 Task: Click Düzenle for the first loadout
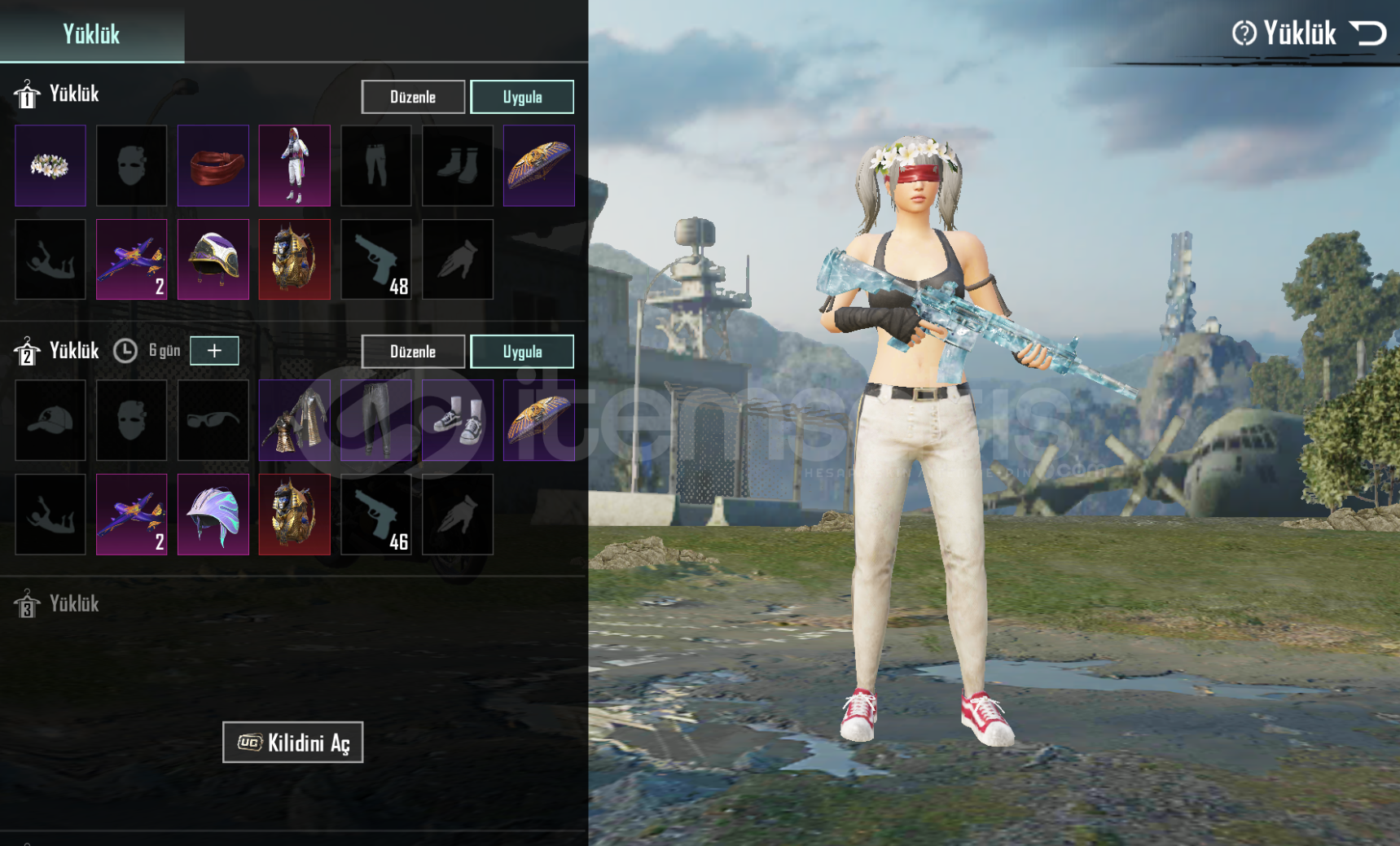point(413,97)
